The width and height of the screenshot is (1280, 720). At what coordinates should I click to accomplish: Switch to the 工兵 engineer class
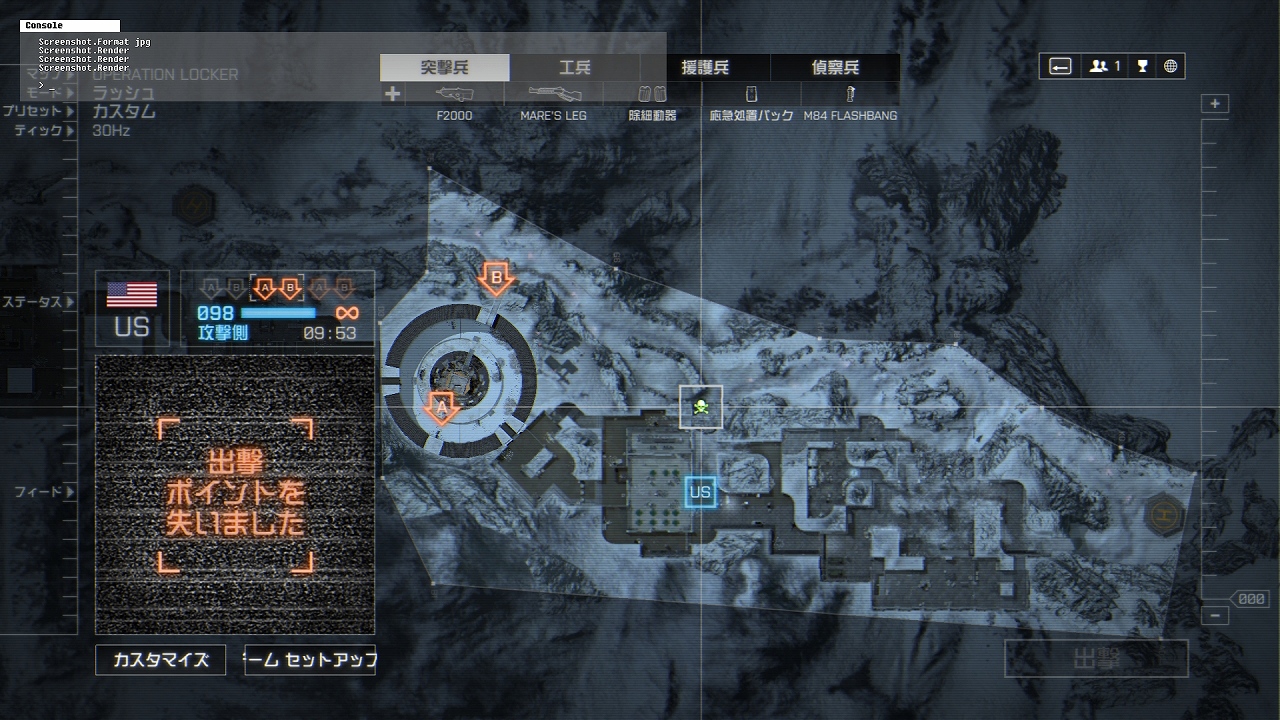pyautogui.click(x=575, y=68)
